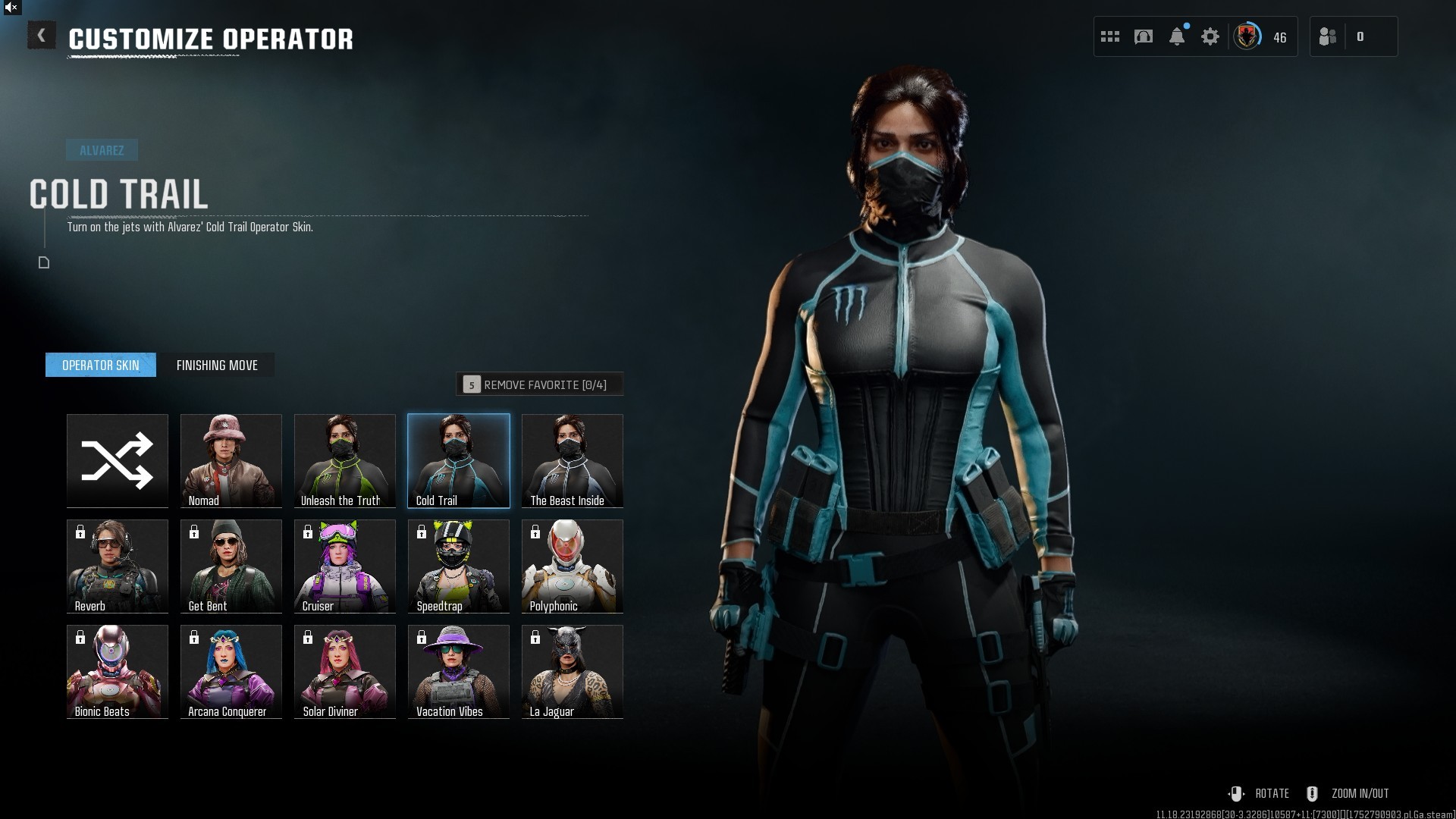Preview the Speedtrap skin
The width and height of the screenshot is (1456, 819).
coord(459,566)
